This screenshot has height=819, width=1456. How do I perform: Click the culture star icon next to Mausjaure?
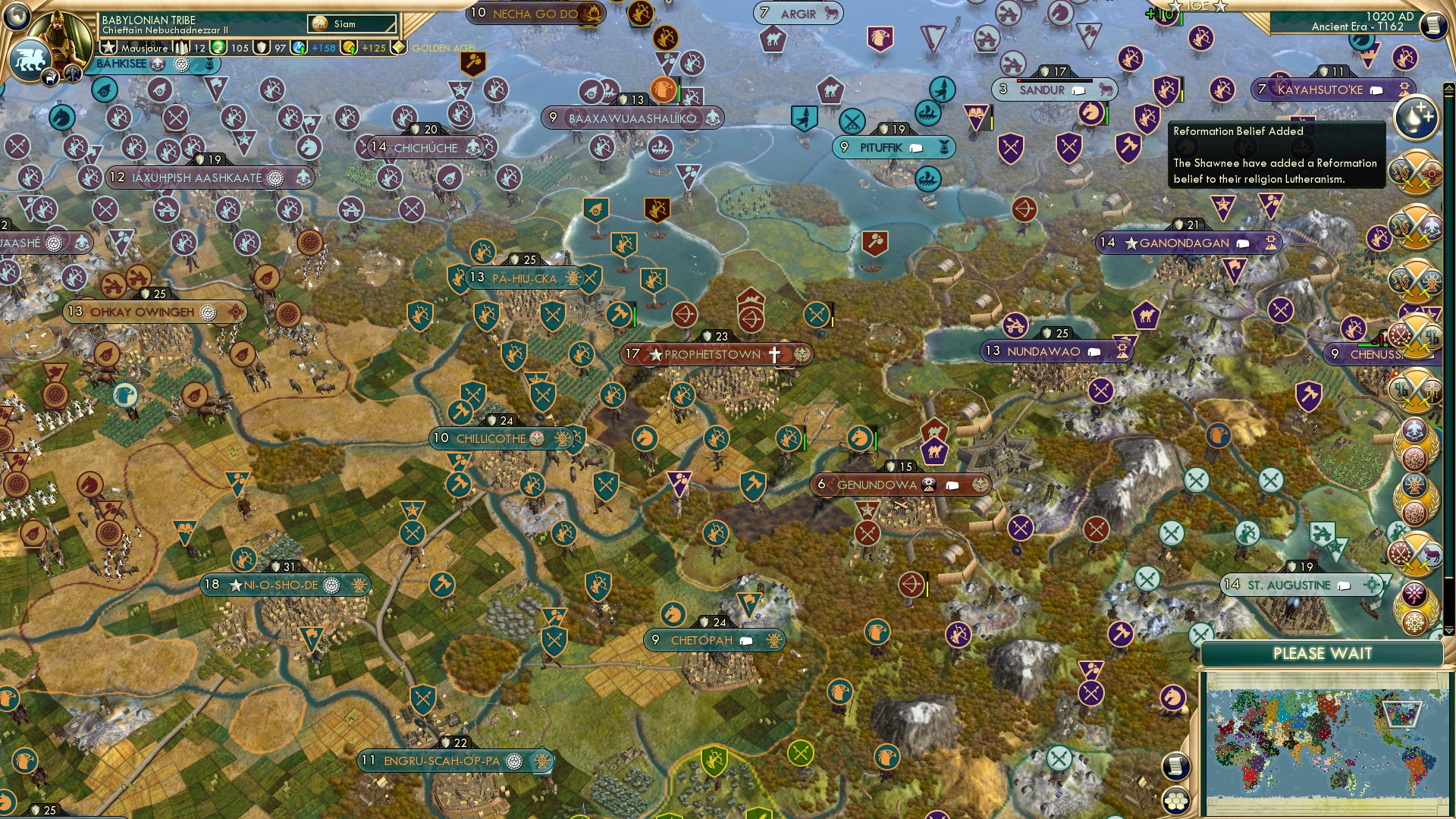click(108, 48)
